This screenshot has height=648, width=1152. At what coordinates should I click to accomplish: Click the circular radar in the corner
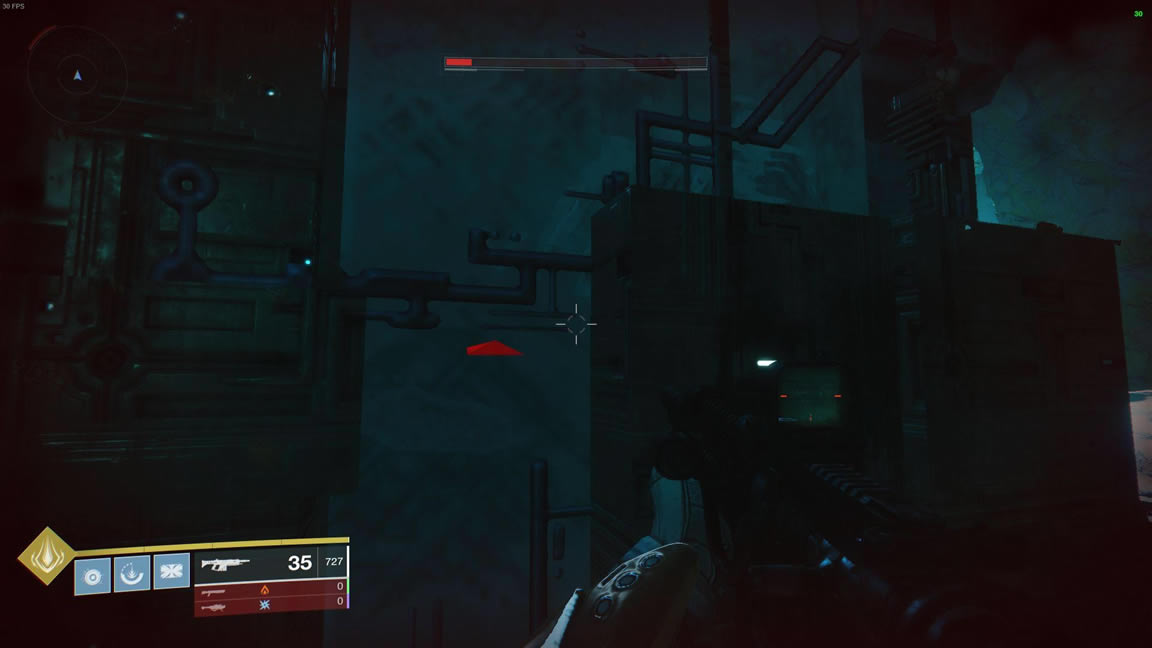pyautogui.click(x=77, y=75)
